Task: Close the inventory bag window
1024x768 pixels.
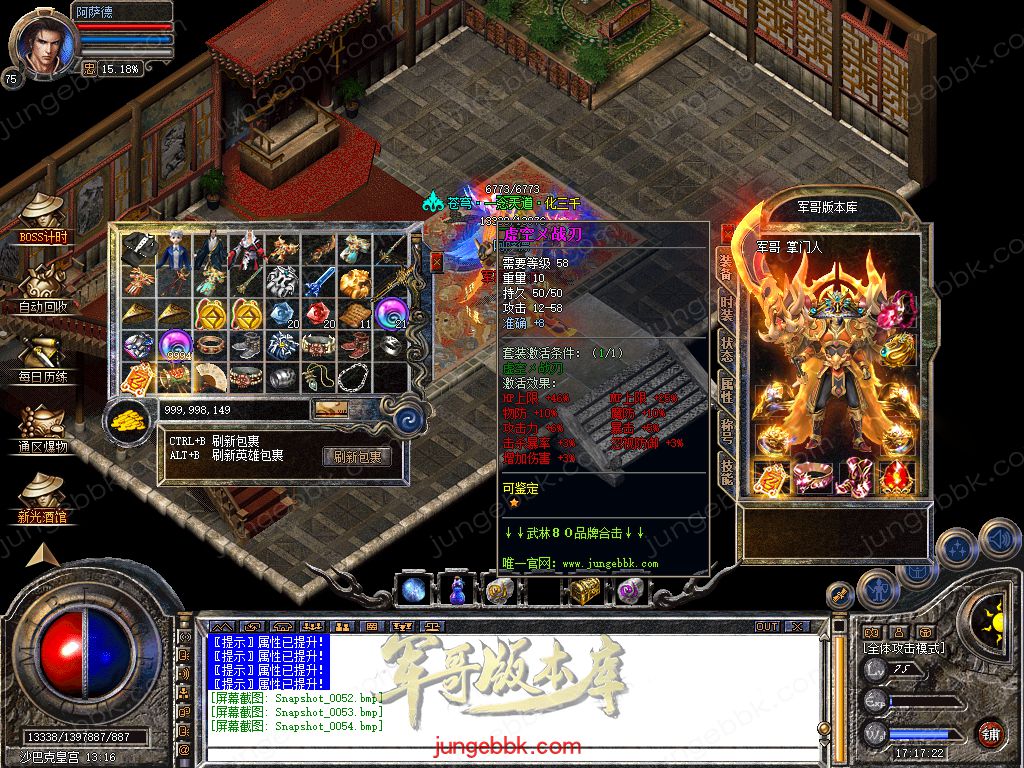Action: click(436, 262)
